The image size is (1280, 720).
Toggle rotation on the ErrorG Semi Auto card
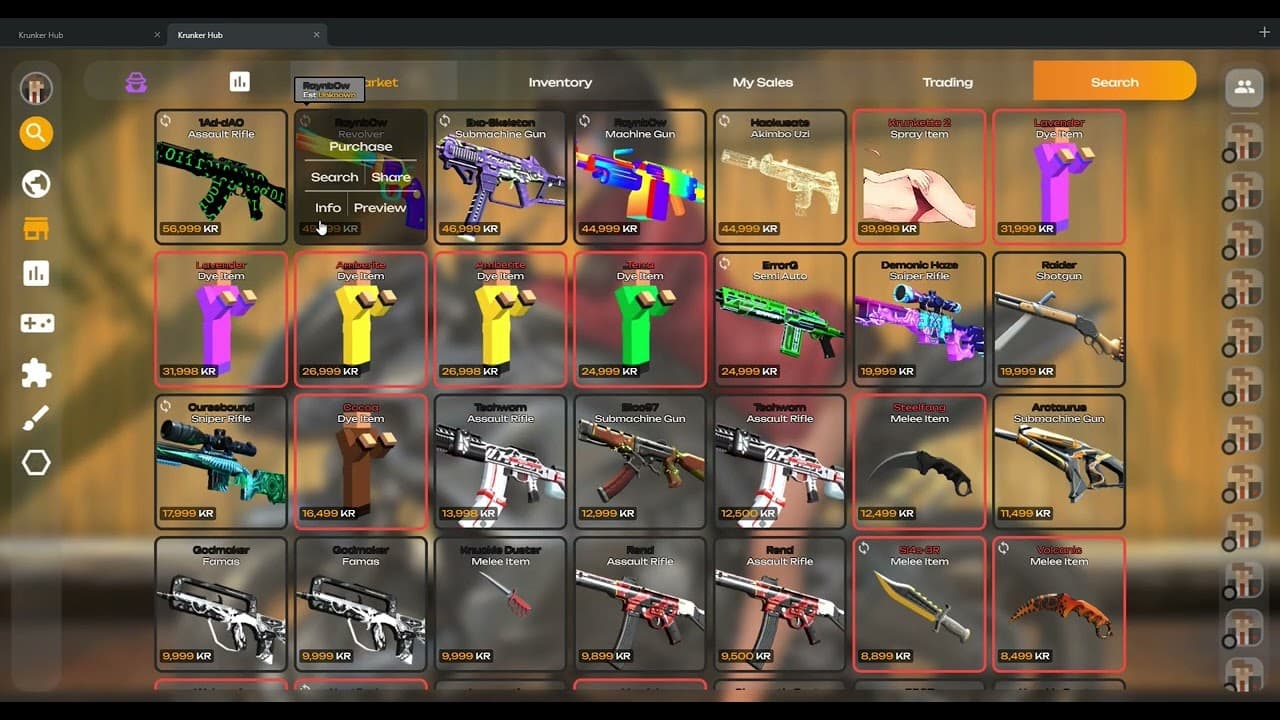coord(722,265)
